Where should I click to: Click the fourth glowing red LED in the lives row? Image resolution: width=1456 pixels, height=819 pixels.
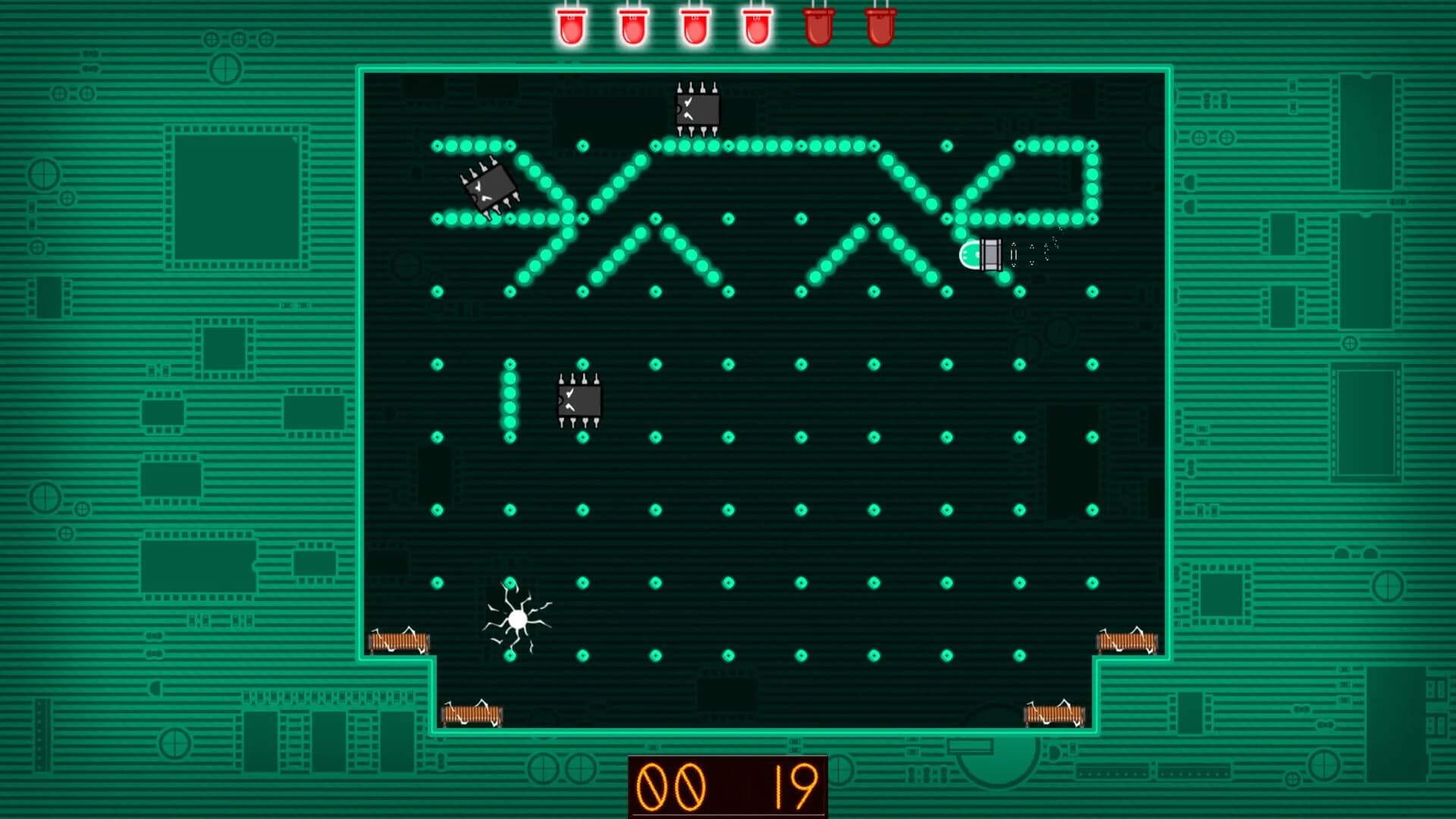coord(758,25)
